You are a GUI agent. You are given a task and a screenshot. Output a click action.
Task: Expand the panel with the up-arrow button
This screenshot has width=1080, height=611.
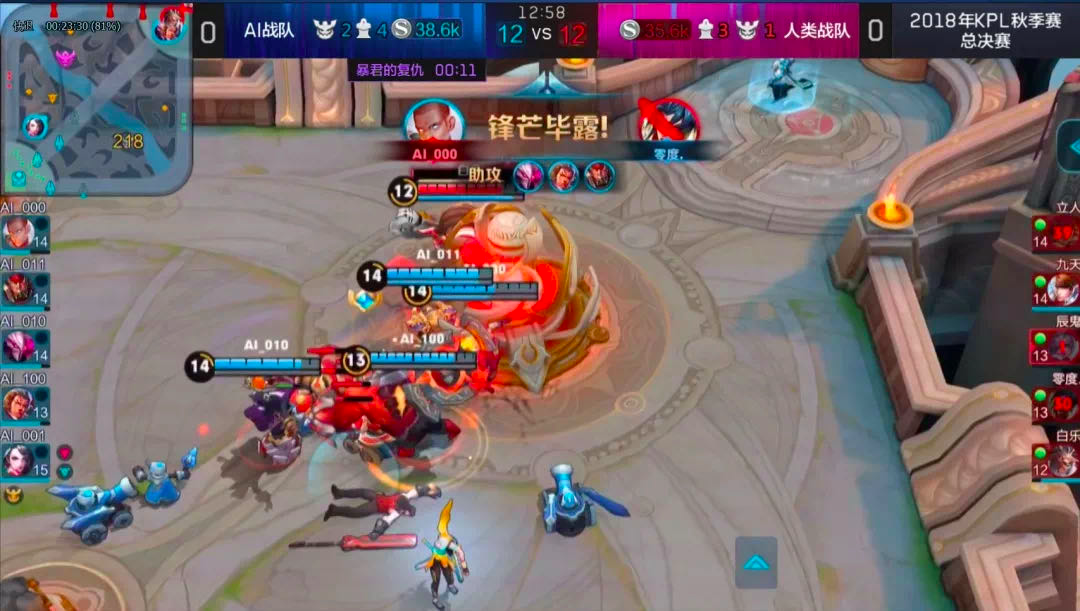coord(756,563)
